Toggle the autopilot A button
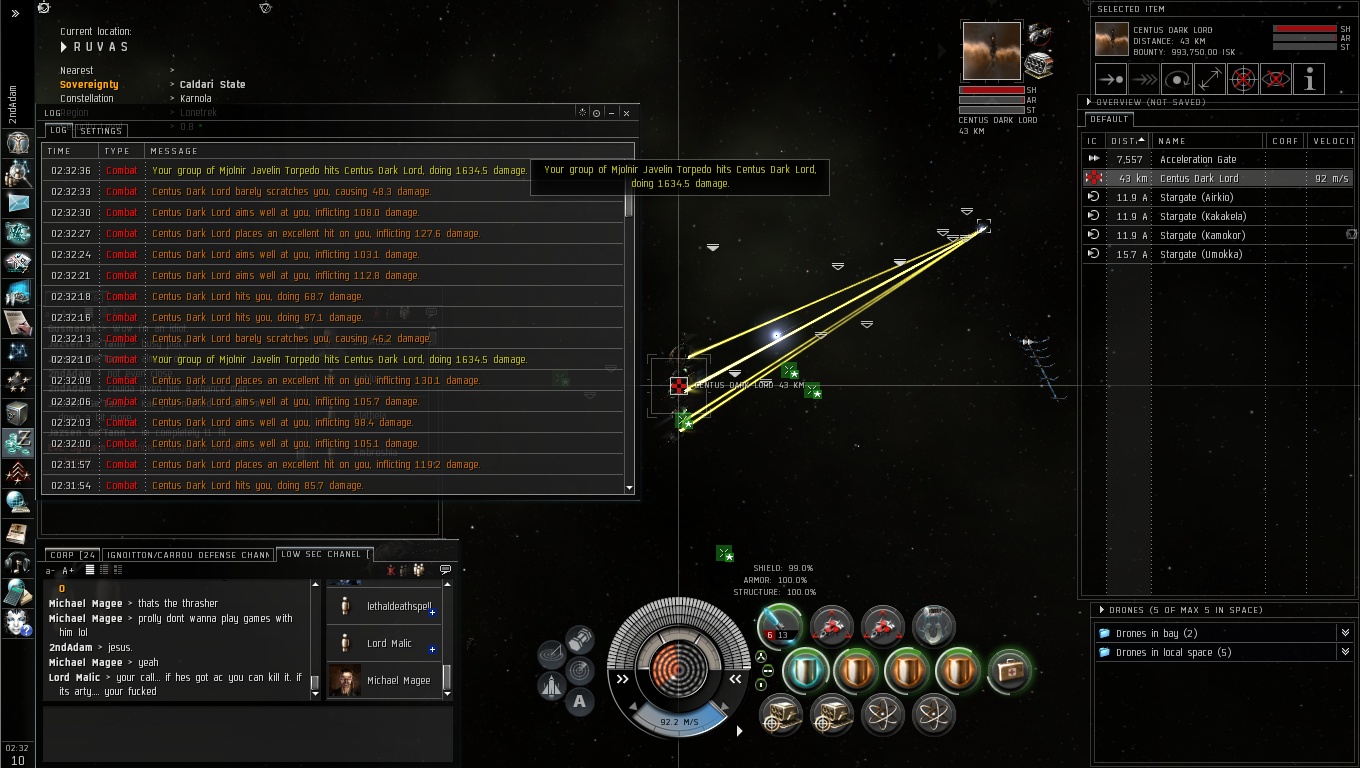Screen dimensions: 1360x768 tap(579, 701)
